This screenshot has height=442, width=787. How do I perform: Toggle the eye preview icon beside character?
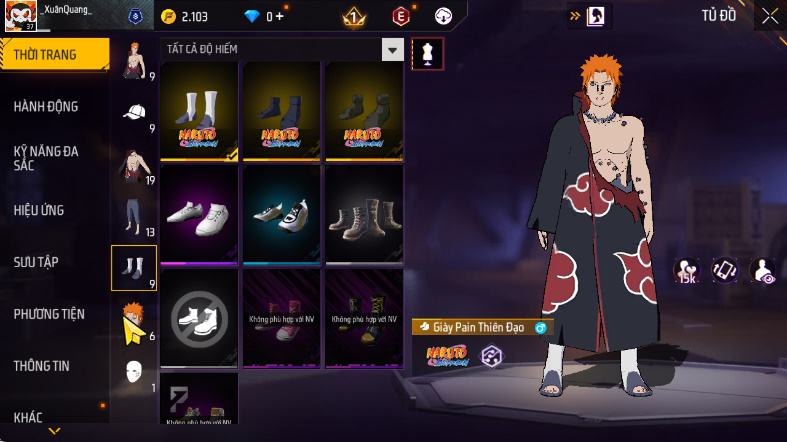(764, 270)
